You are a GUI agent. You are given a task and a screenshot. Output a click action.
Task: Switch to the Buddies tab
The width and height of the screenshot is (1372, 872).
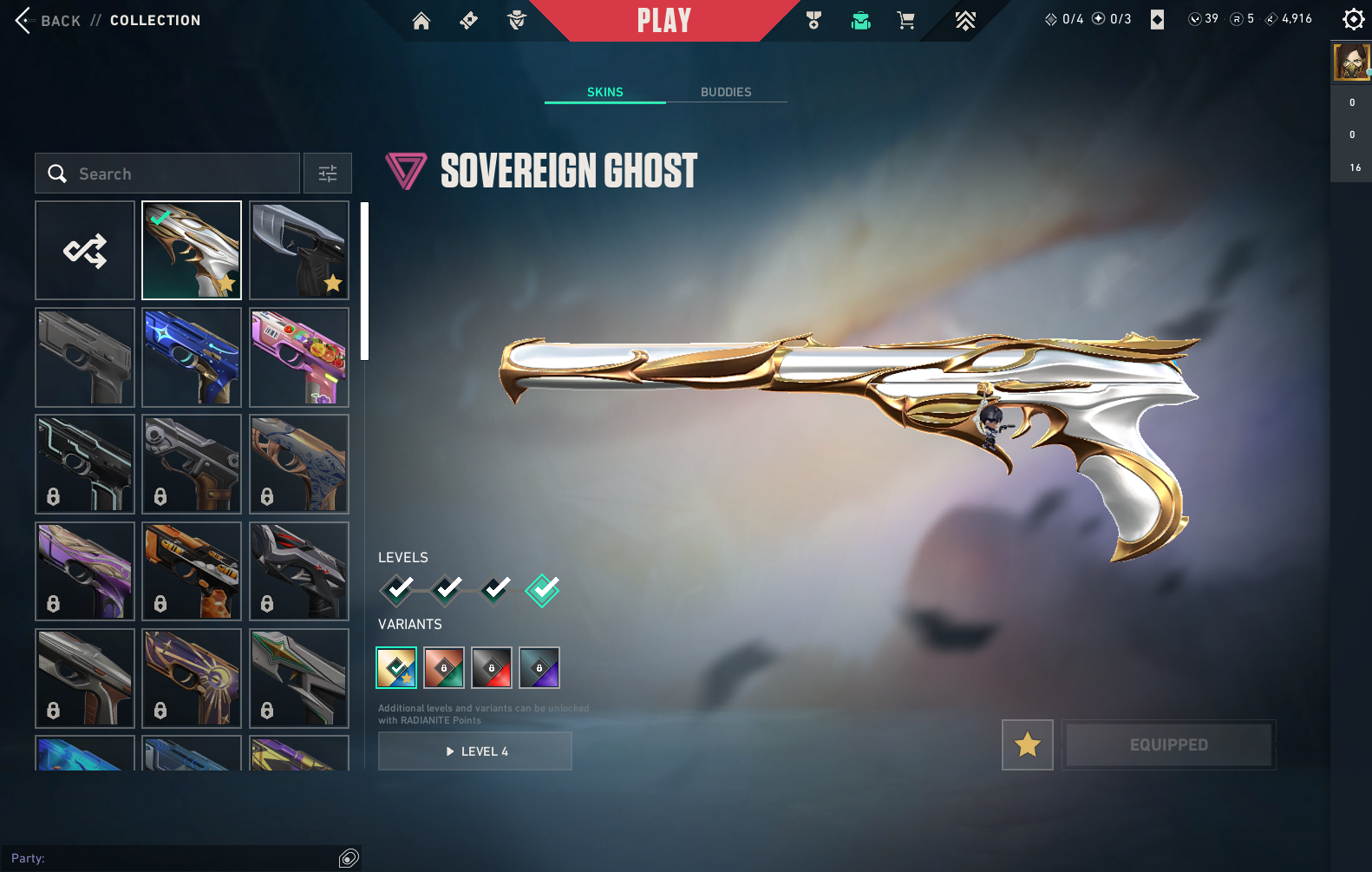[x=726, y=92]
